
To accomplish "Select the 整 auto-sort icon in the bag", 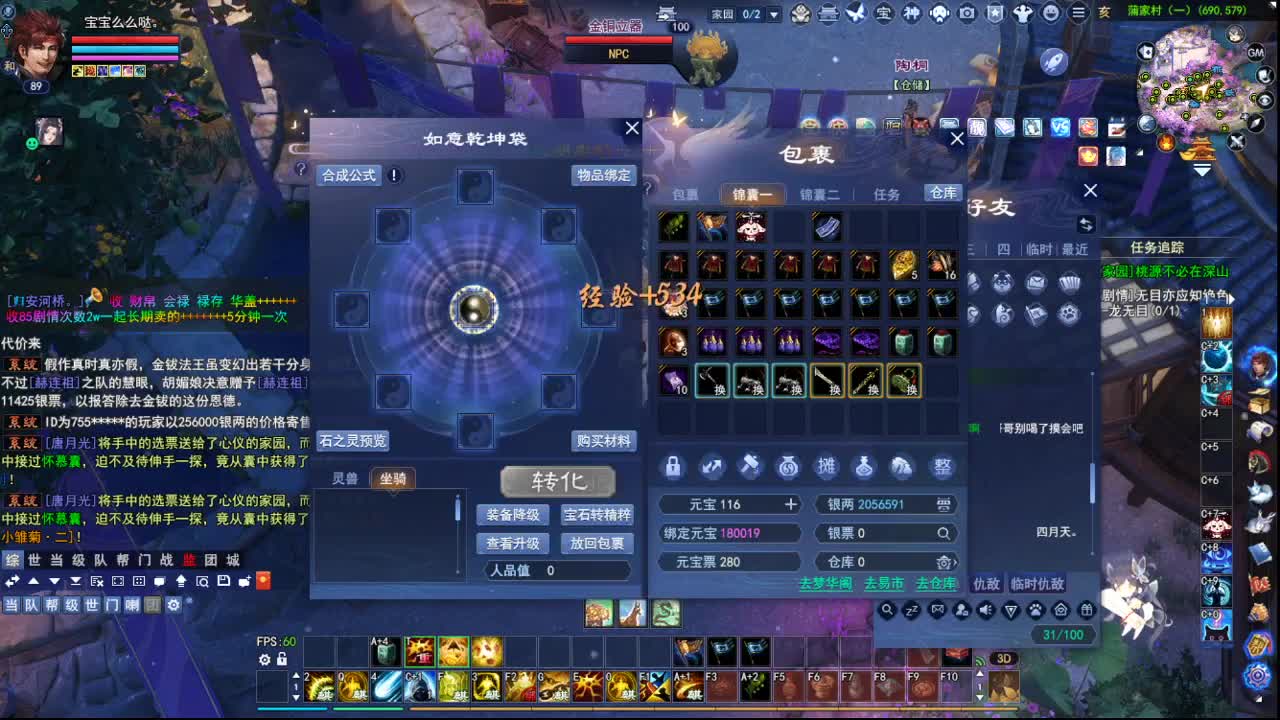I will [x=942, y=466].
